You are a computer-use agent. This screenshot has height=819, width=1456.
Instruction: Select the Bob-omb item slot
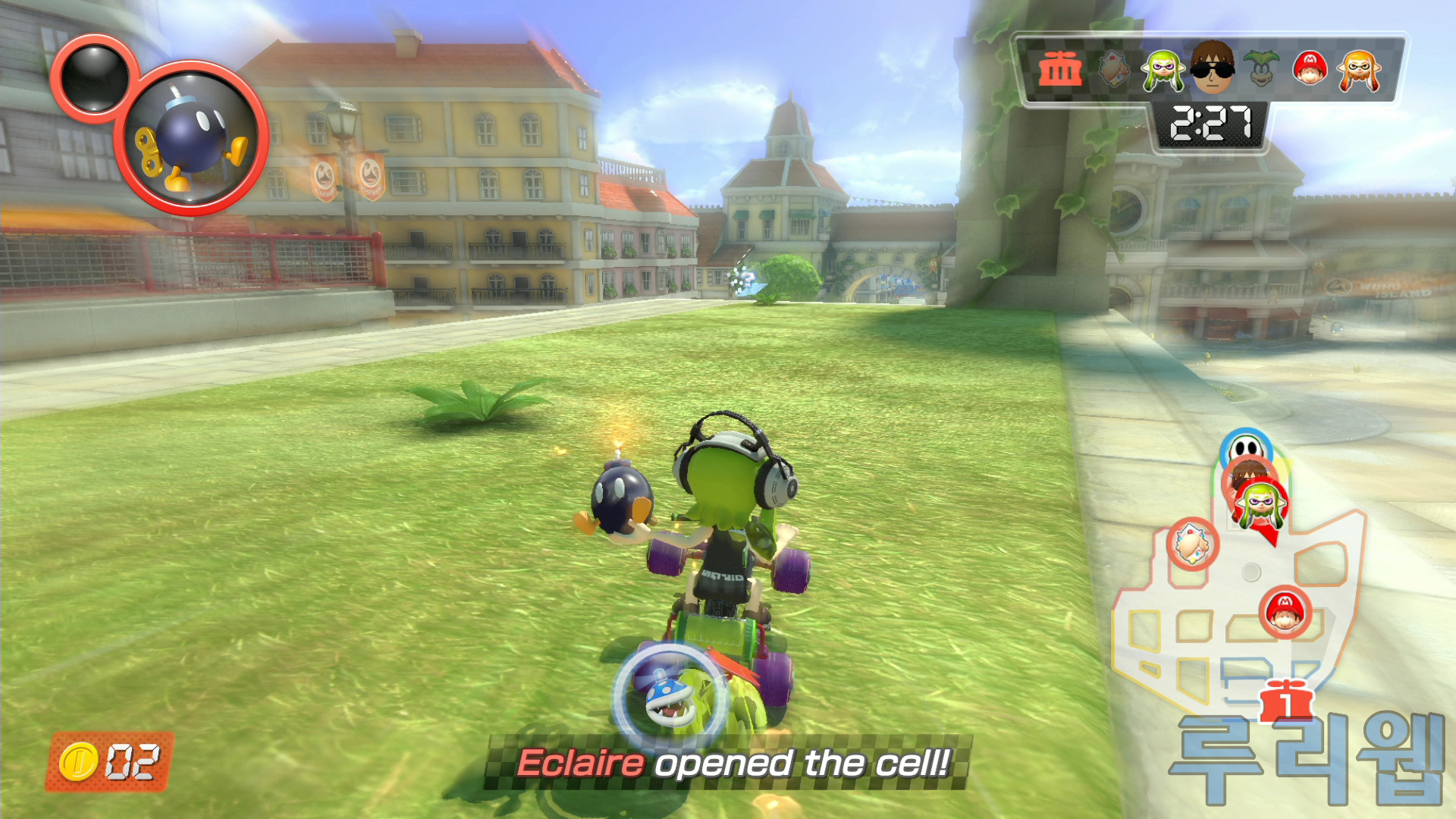(x=192, y=139)
